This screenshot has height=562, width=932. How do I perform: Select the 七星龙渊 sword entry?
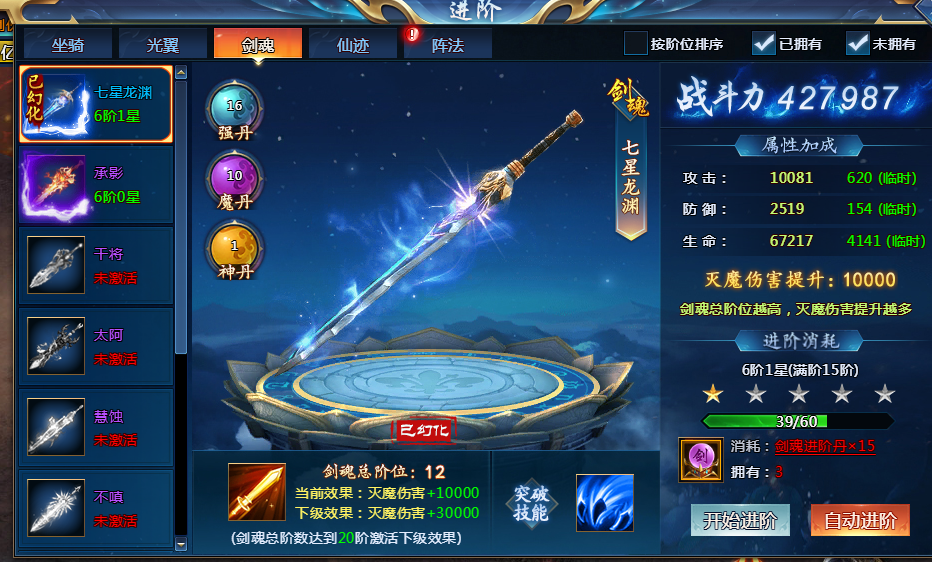click(x=95, y=104)
